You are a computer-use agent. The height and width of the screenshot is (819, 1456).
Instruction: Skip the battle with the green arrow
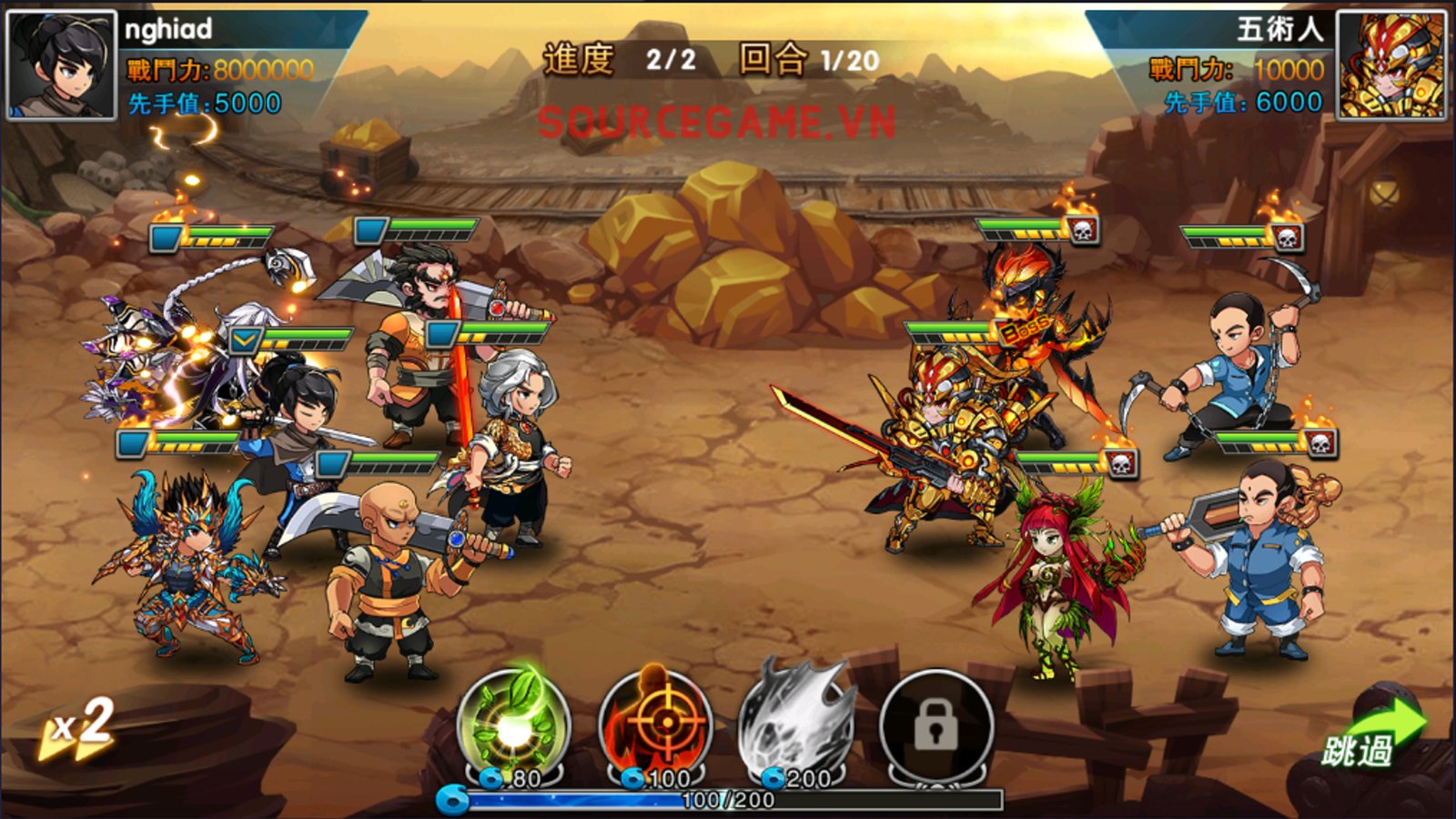(1373, 734)
